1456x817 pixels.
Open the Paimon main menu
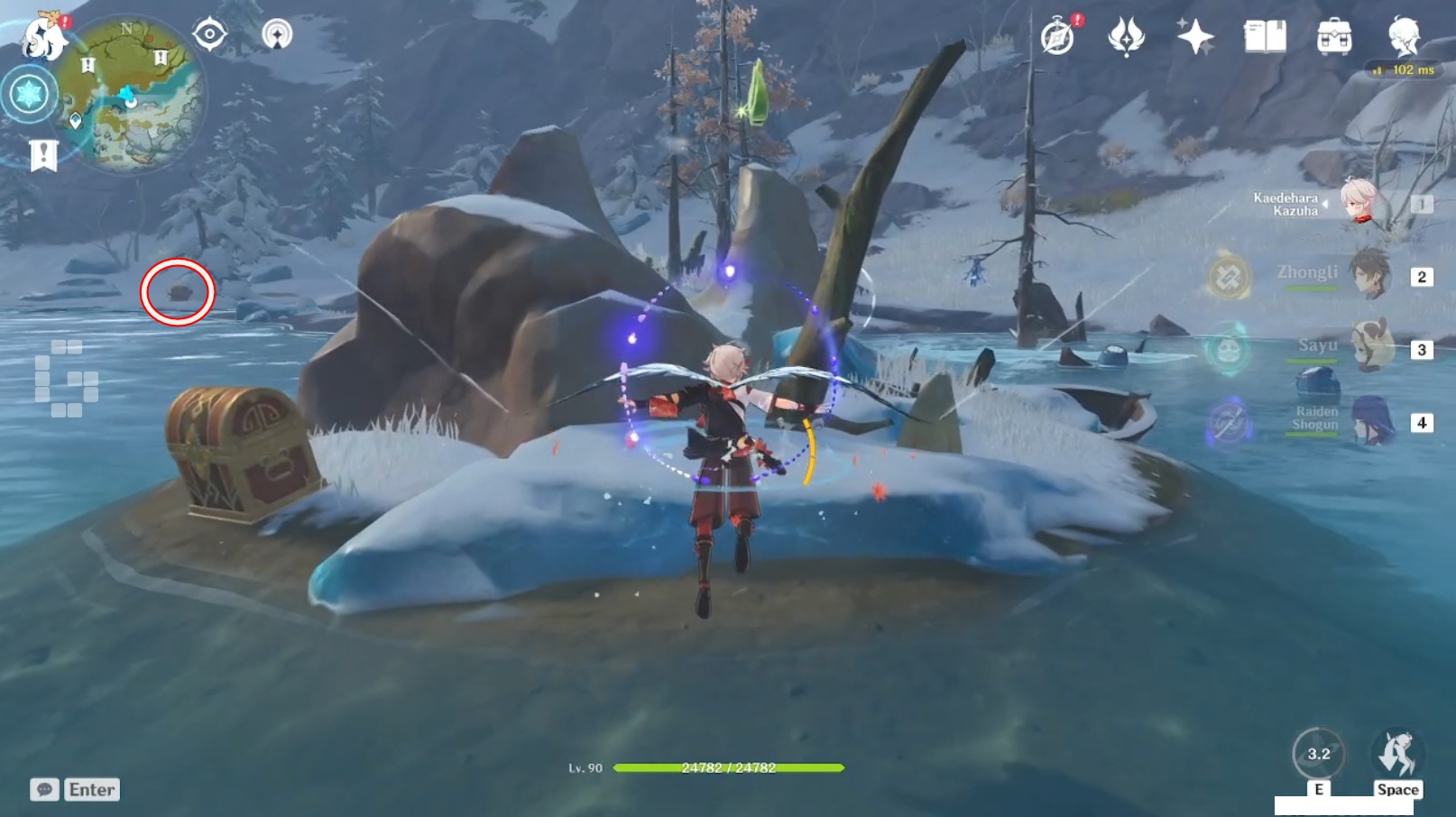[x=42, y=38]
